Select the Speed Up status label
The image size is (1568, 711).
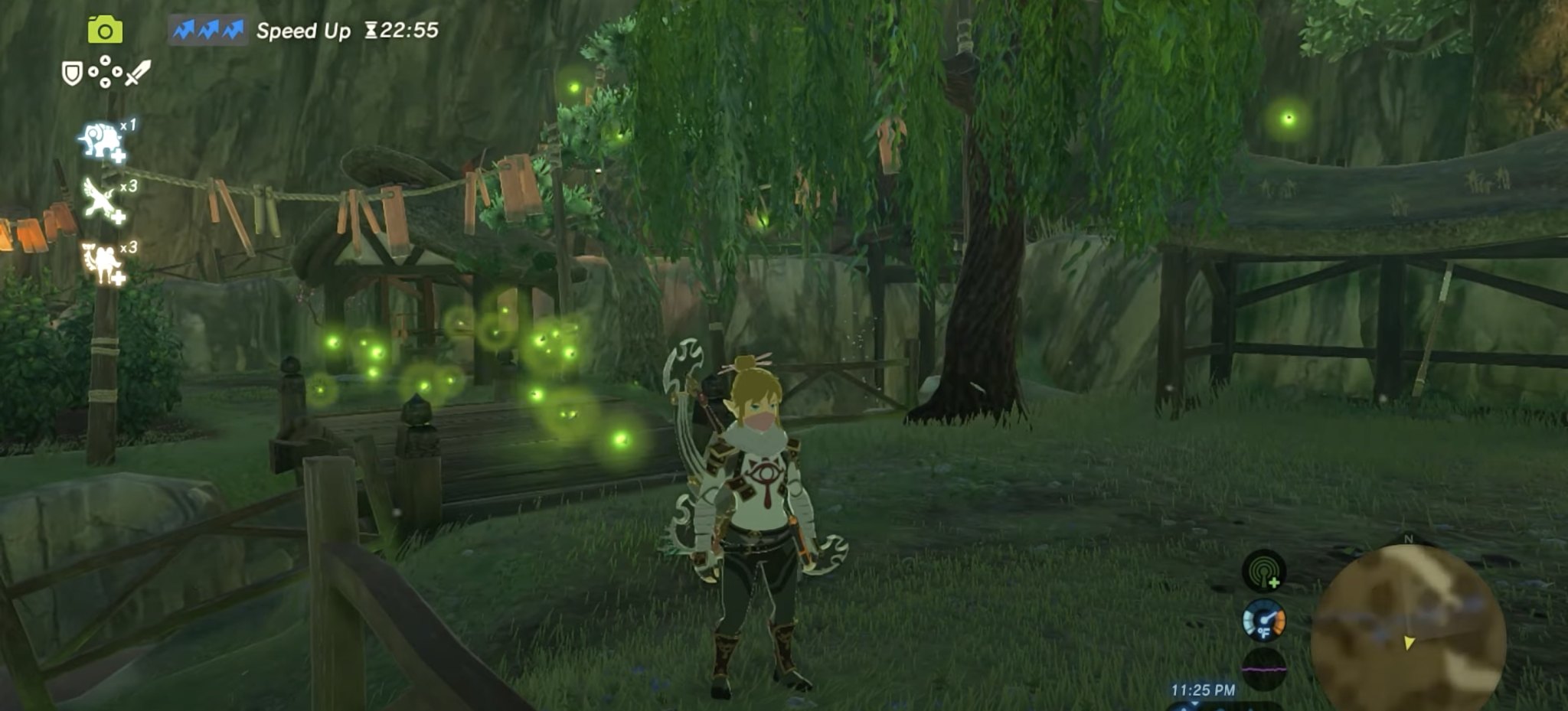(x=303, y=31)
